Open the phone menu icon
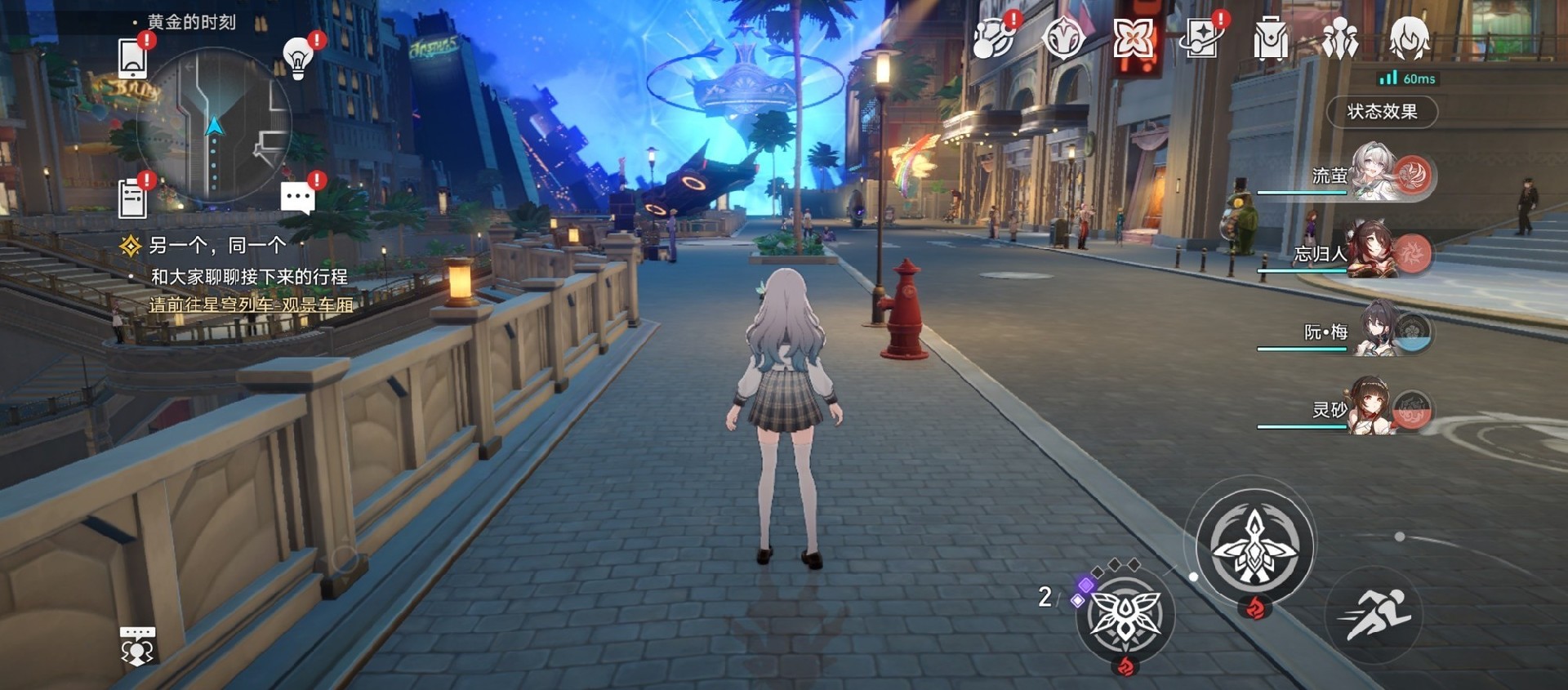This screenshot has width=1568, height=690. tap(134, 56)
